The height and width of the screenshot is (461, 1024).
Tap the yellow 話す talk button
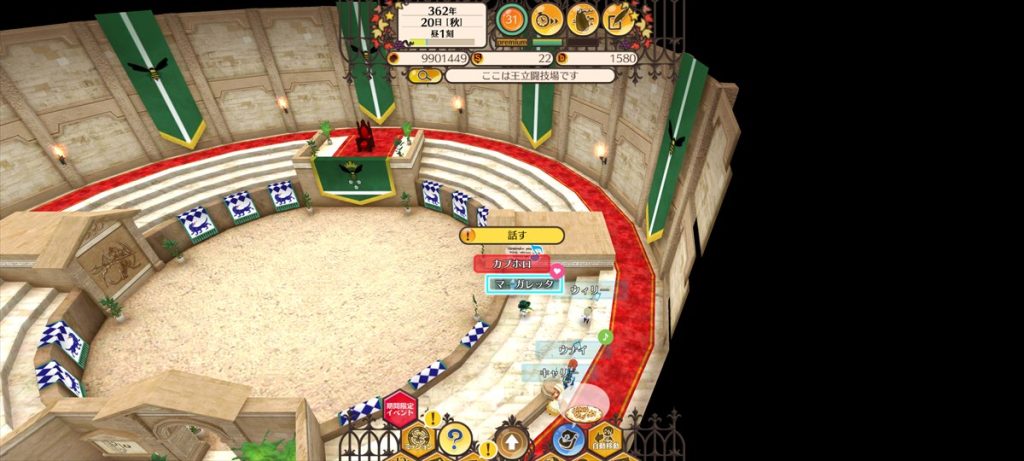(x=512, y=235)
